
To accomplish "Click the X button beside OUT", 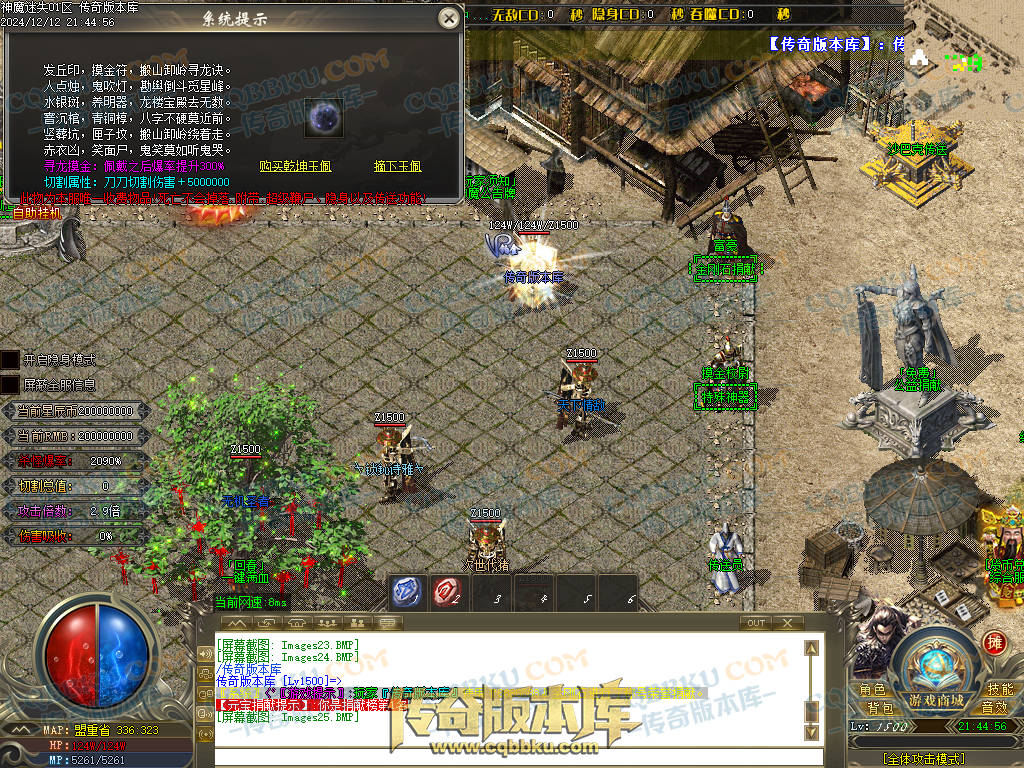I will click(x=787, y=623).
